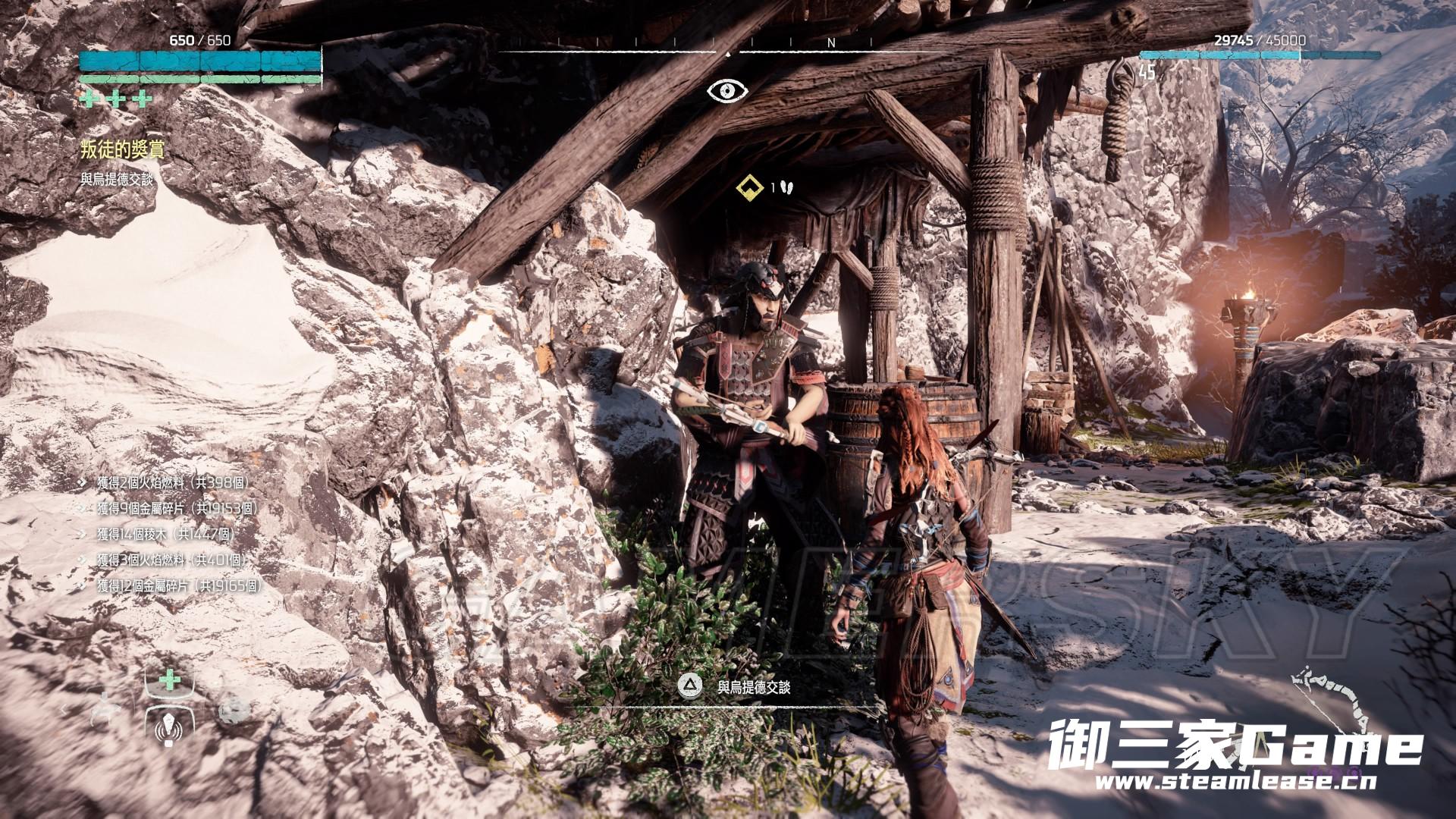1456x819 pixels.
Task: Select the rock item in the tool wheel
Action: click(x=233, y=711)
